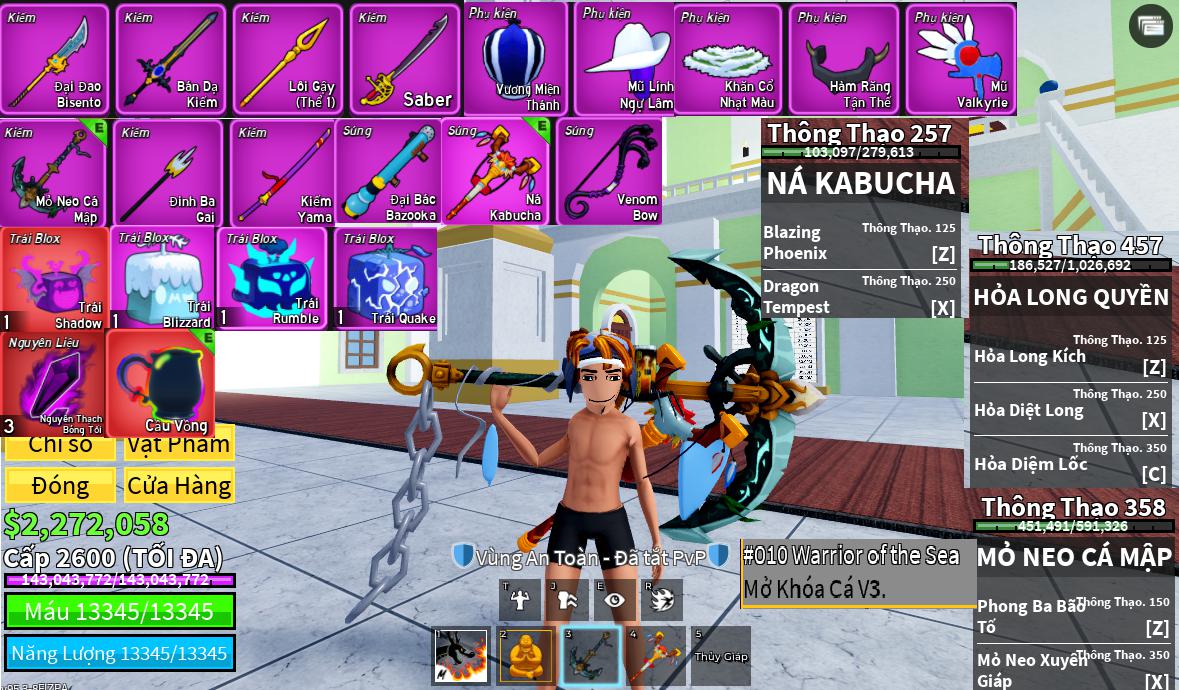Select the Đại Đao Bisento sword slot
This screenshot has height=690, width=1179.
click(54, 59)
